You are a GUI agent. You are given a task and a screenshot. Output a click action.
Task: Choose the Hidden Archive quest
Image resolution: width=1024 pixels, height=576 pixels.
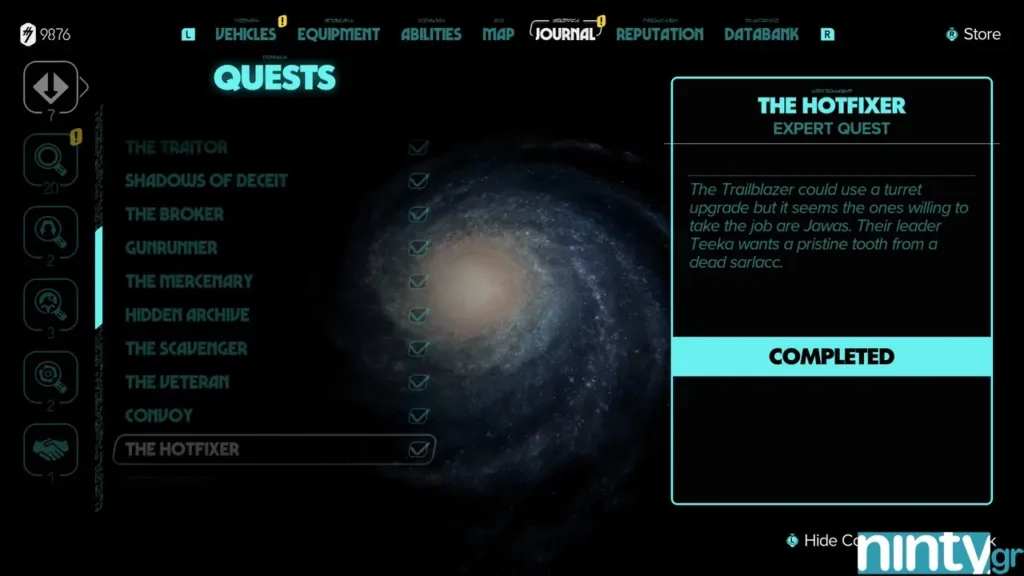pos(187,315)
